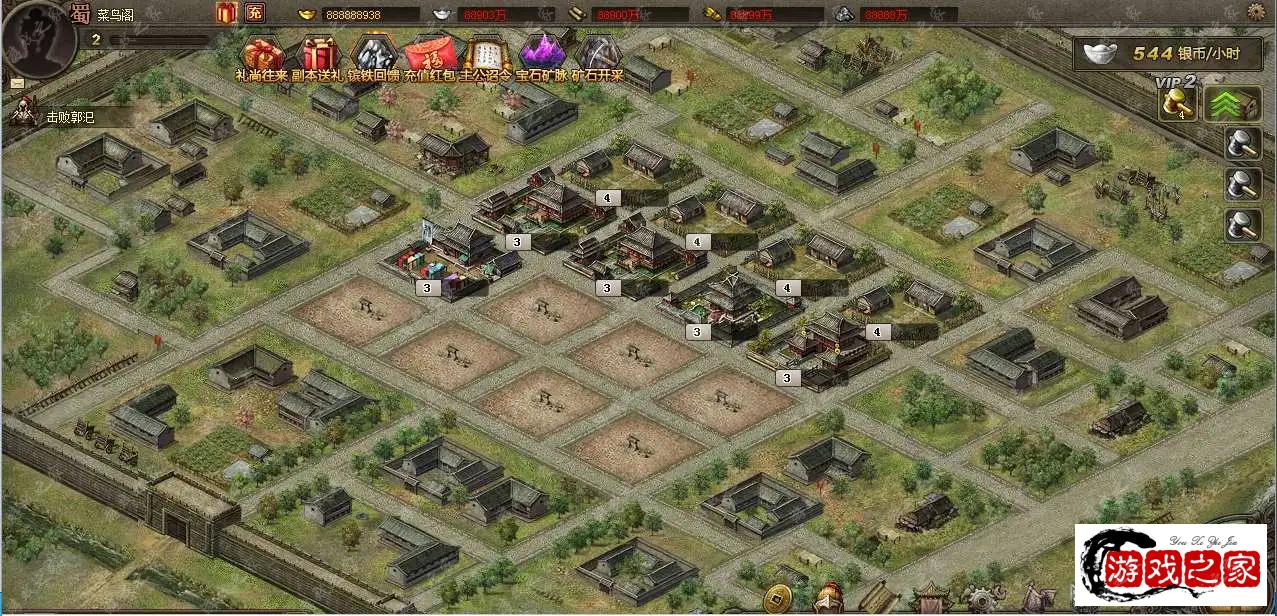Open the small gift box beside 充
1277x616 pixels.
click(x=225, y=13)
